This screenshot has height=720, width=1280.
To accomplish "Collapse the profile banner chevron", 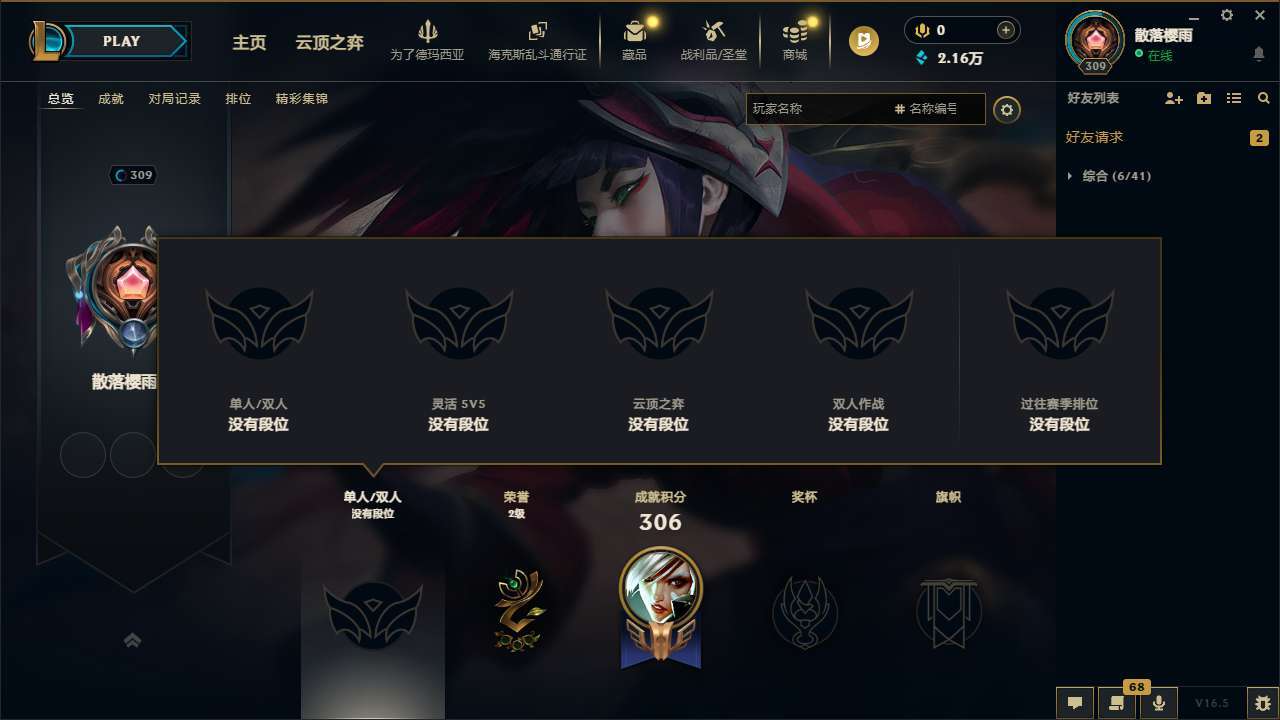I will (134, 642).
